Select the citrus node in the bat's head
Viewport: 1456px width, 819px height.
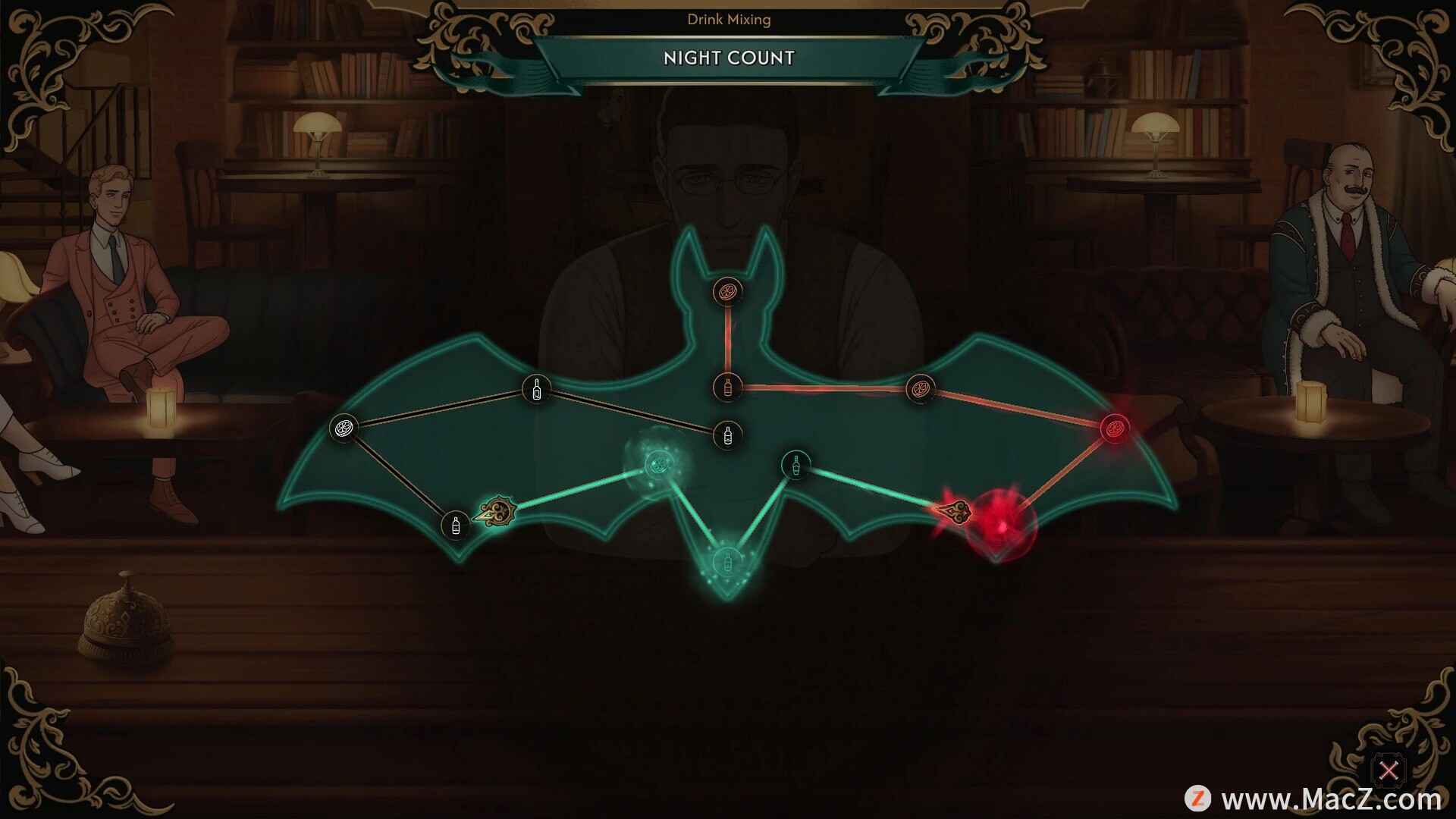point(727,290)
